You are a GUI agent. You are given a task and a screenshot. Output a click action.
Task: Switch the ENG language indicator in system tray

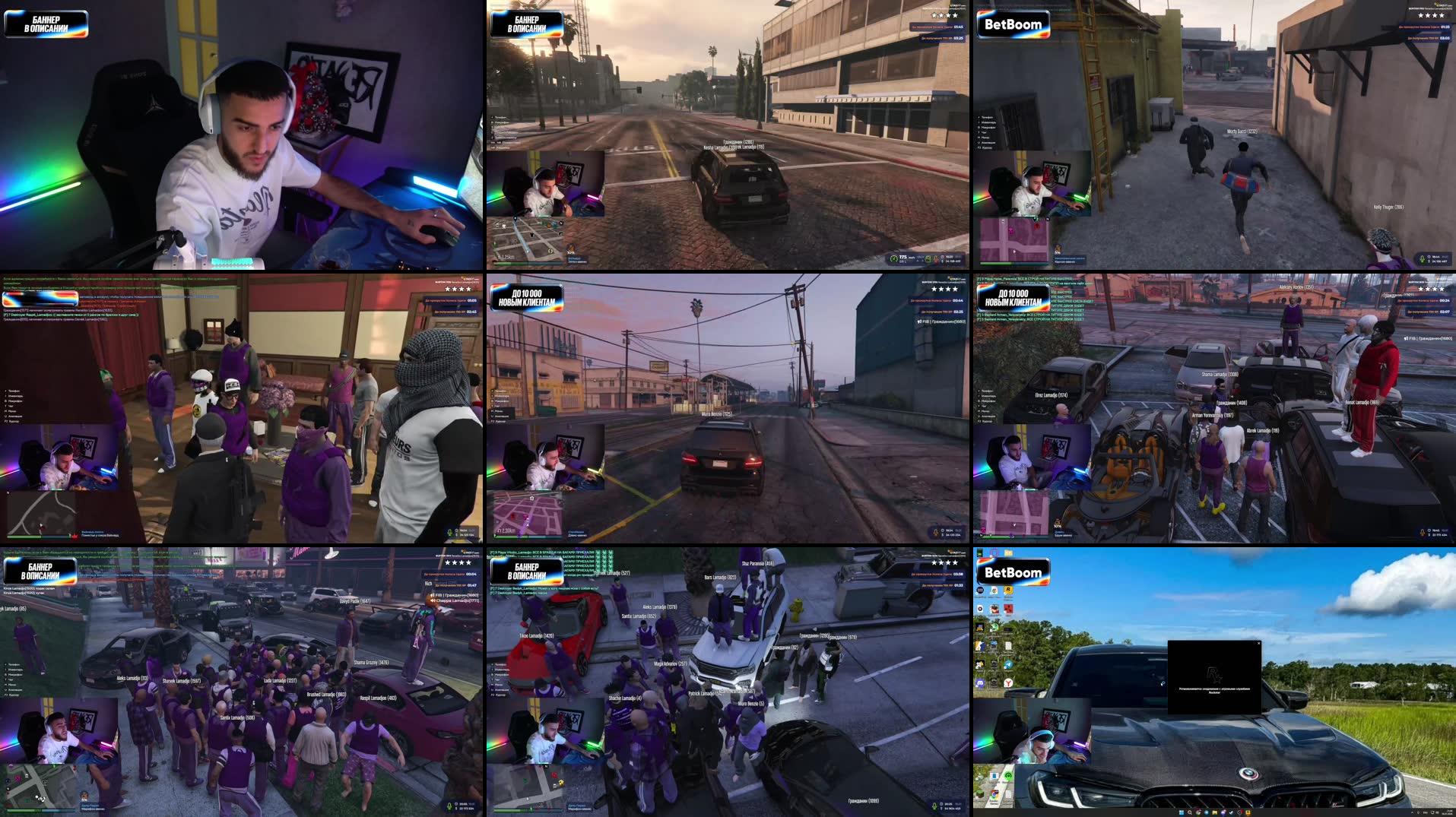click(x=1425, y=812)
